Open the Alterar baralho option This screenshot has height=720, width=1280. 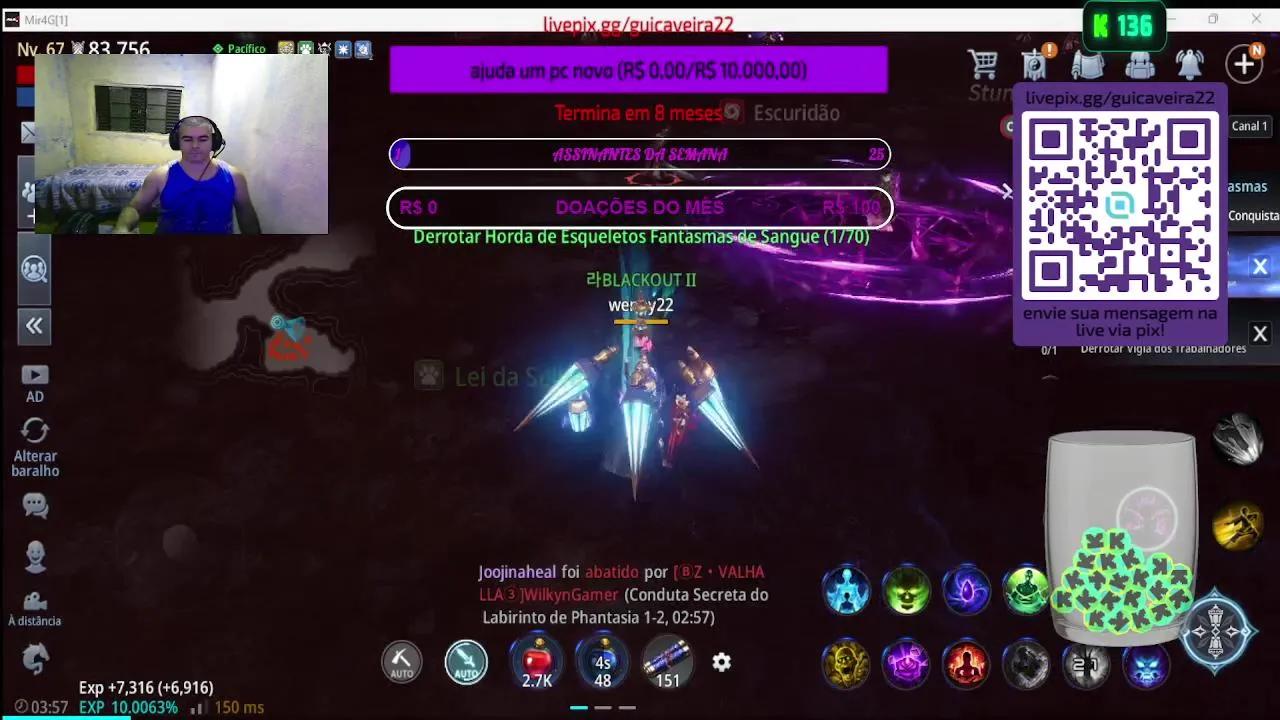pyautogui.click(x=35, y=440)
